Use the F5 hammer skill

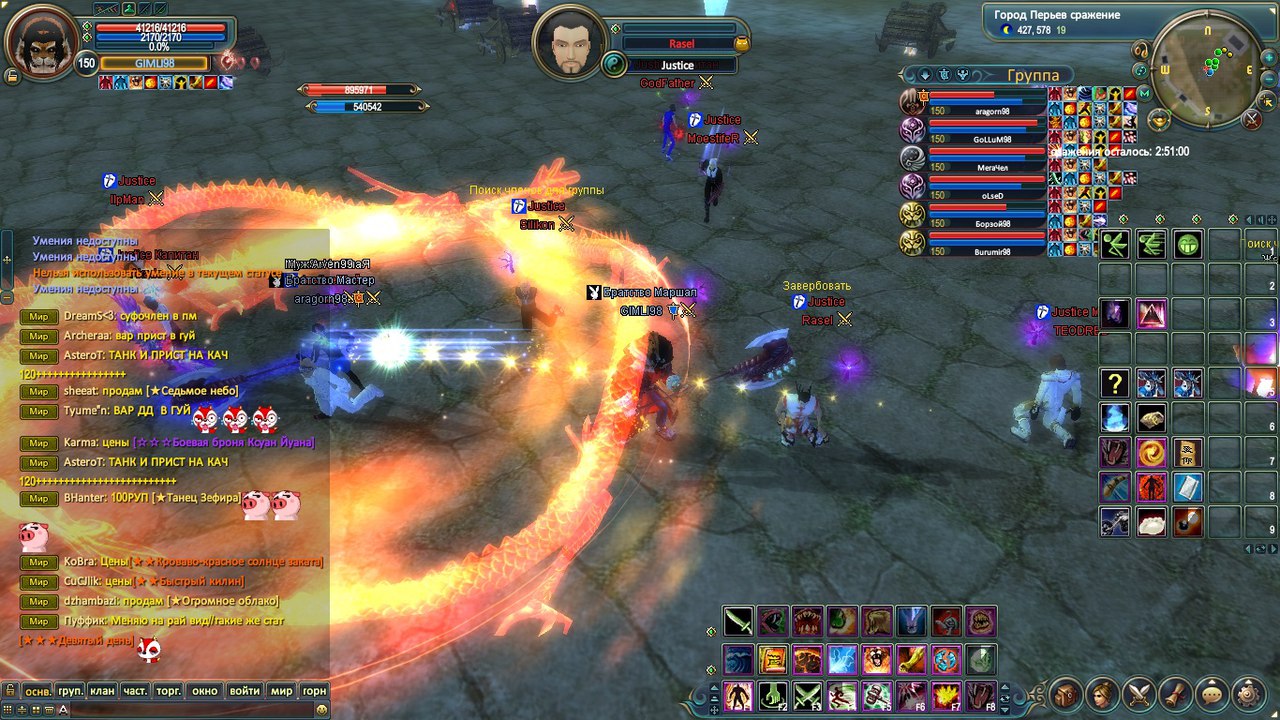[x=876, y=694]
